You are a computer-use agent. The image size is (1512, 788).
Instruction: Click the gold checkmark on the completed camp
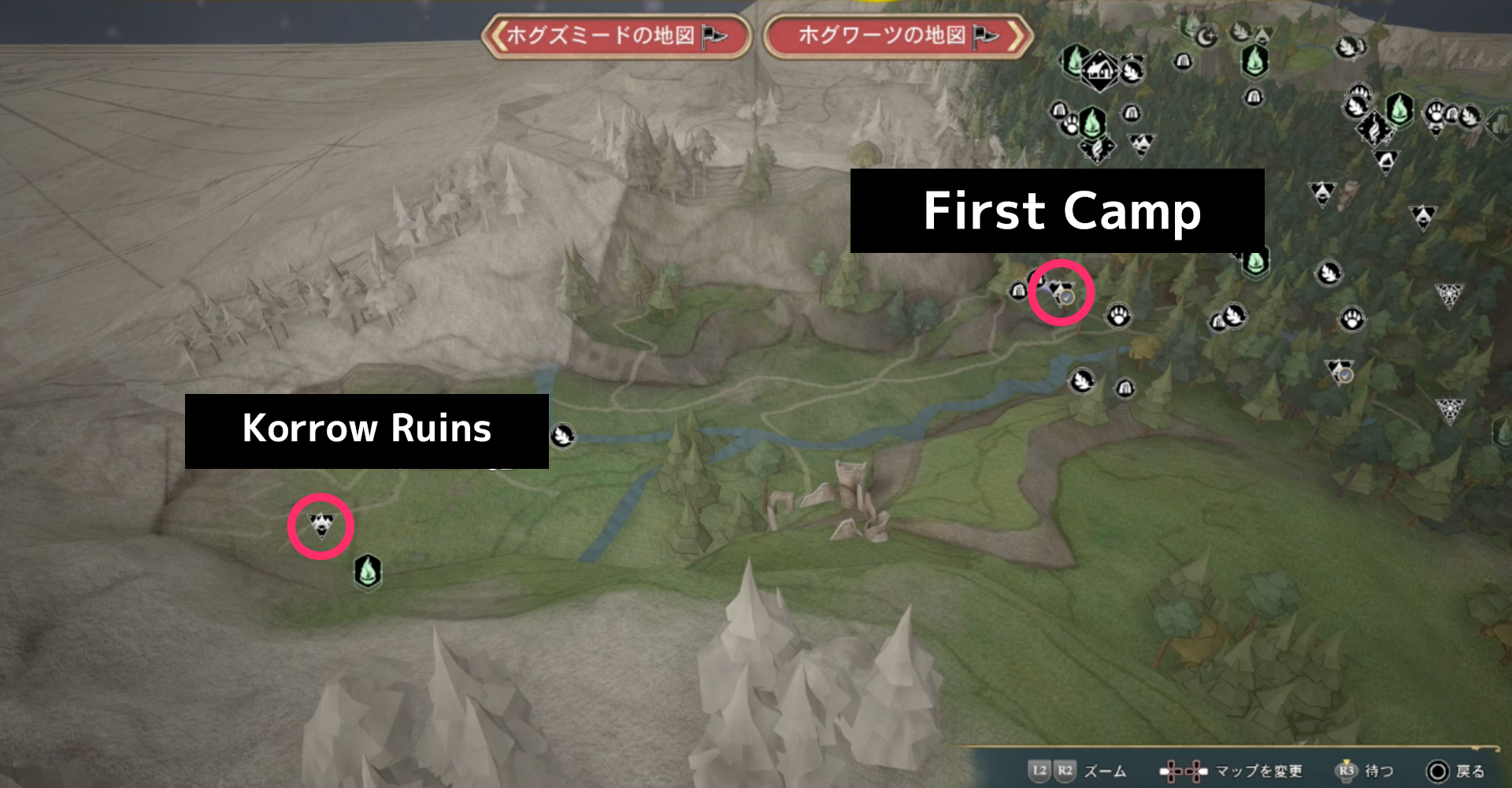tap(1066, 299)
